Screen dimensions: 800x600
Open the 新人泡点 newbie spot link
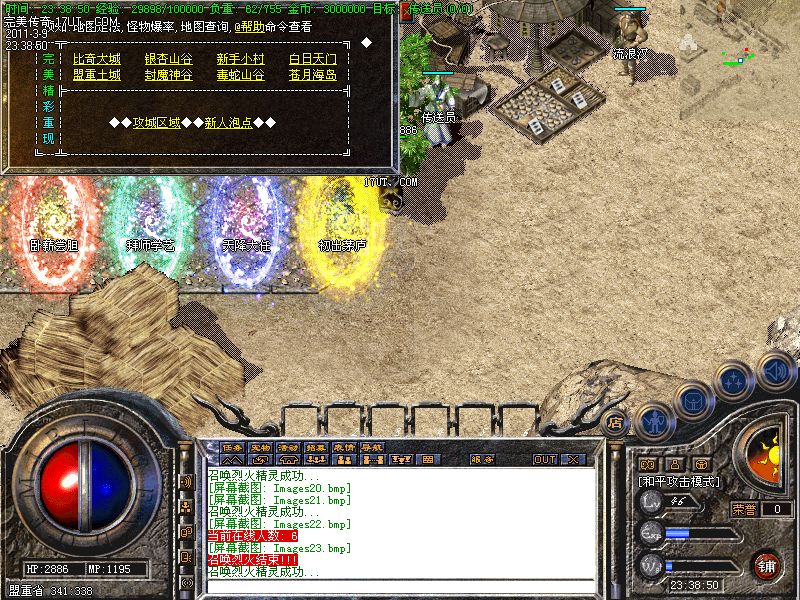229,123
